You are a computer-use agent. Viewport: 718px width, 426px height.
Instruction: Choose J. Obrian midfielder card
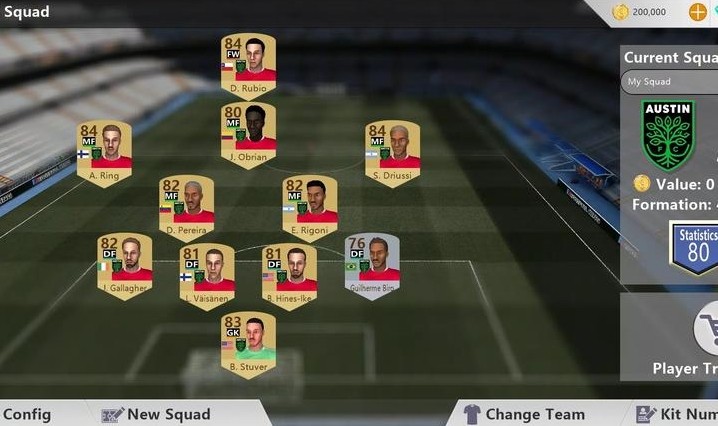(x=248, y=131)
